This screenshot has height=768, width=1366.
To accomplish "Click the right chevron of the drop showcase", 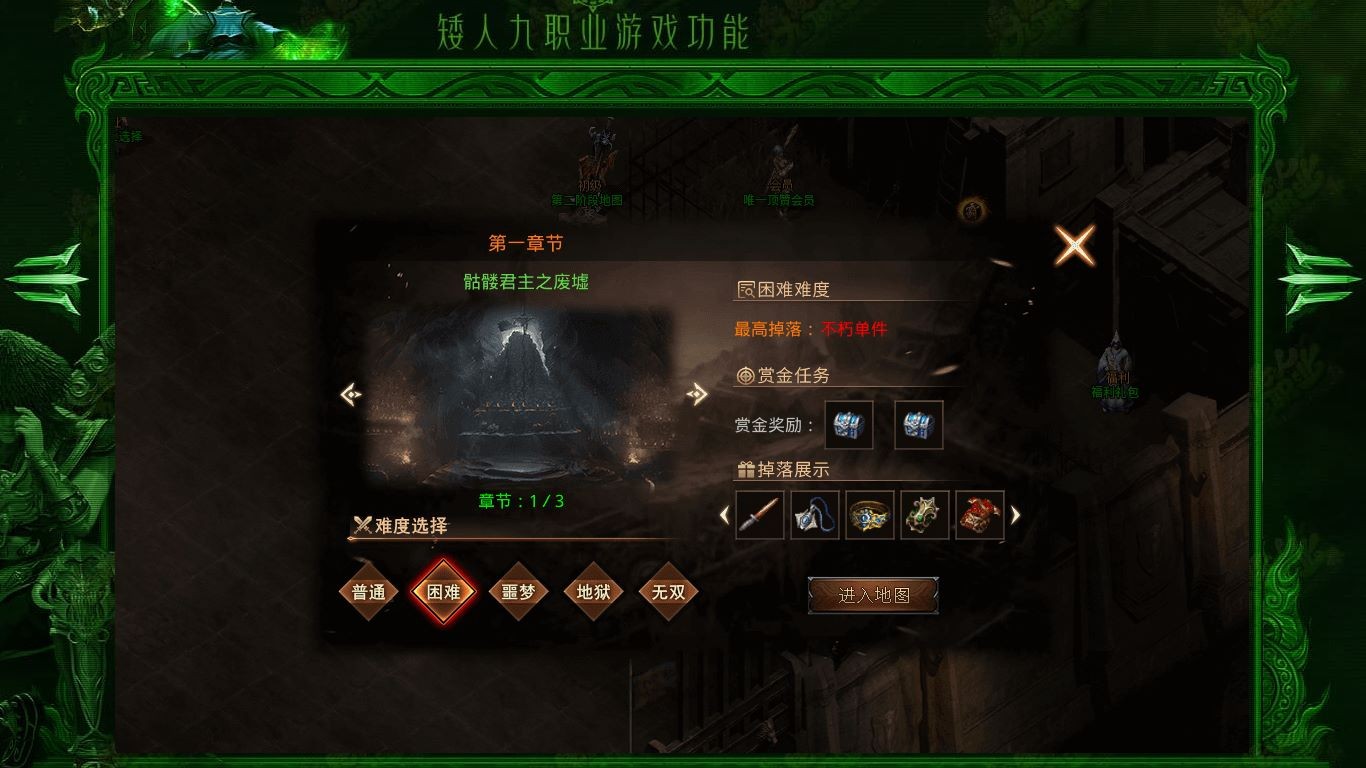I will coord(1014,516).
